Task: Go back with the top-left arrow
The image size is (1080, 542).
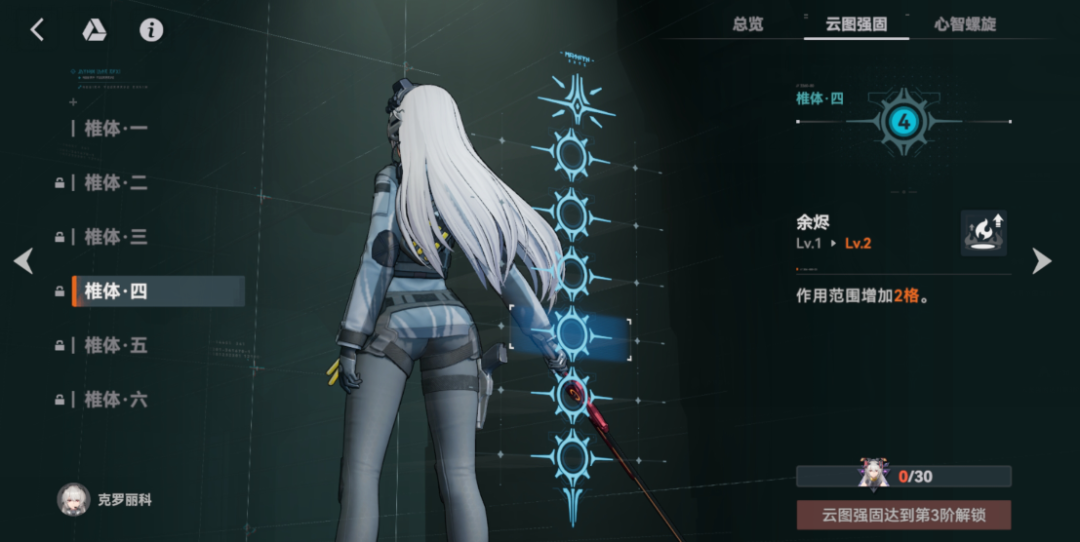Action: click(x=37, y=30)
